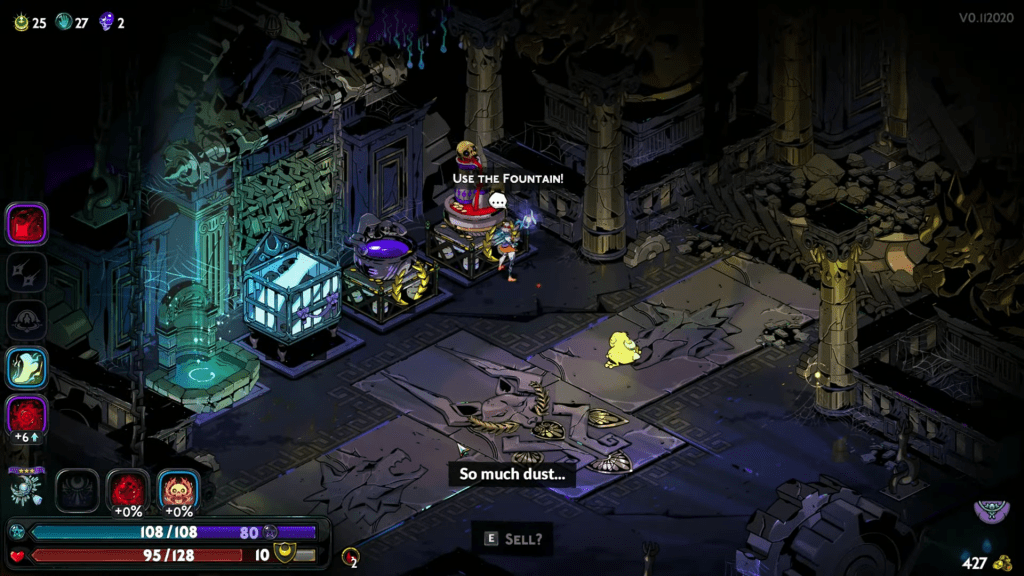Click the dim hooded figure ability slot
The height and width of the screenshot is (576, 1024).
(x=27, y=320)
